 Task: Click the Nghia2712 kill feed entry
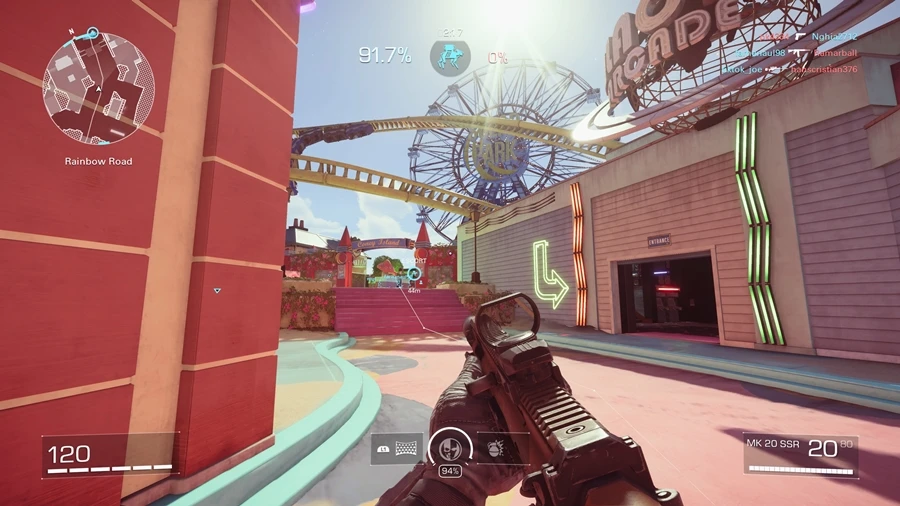[835, 35]
